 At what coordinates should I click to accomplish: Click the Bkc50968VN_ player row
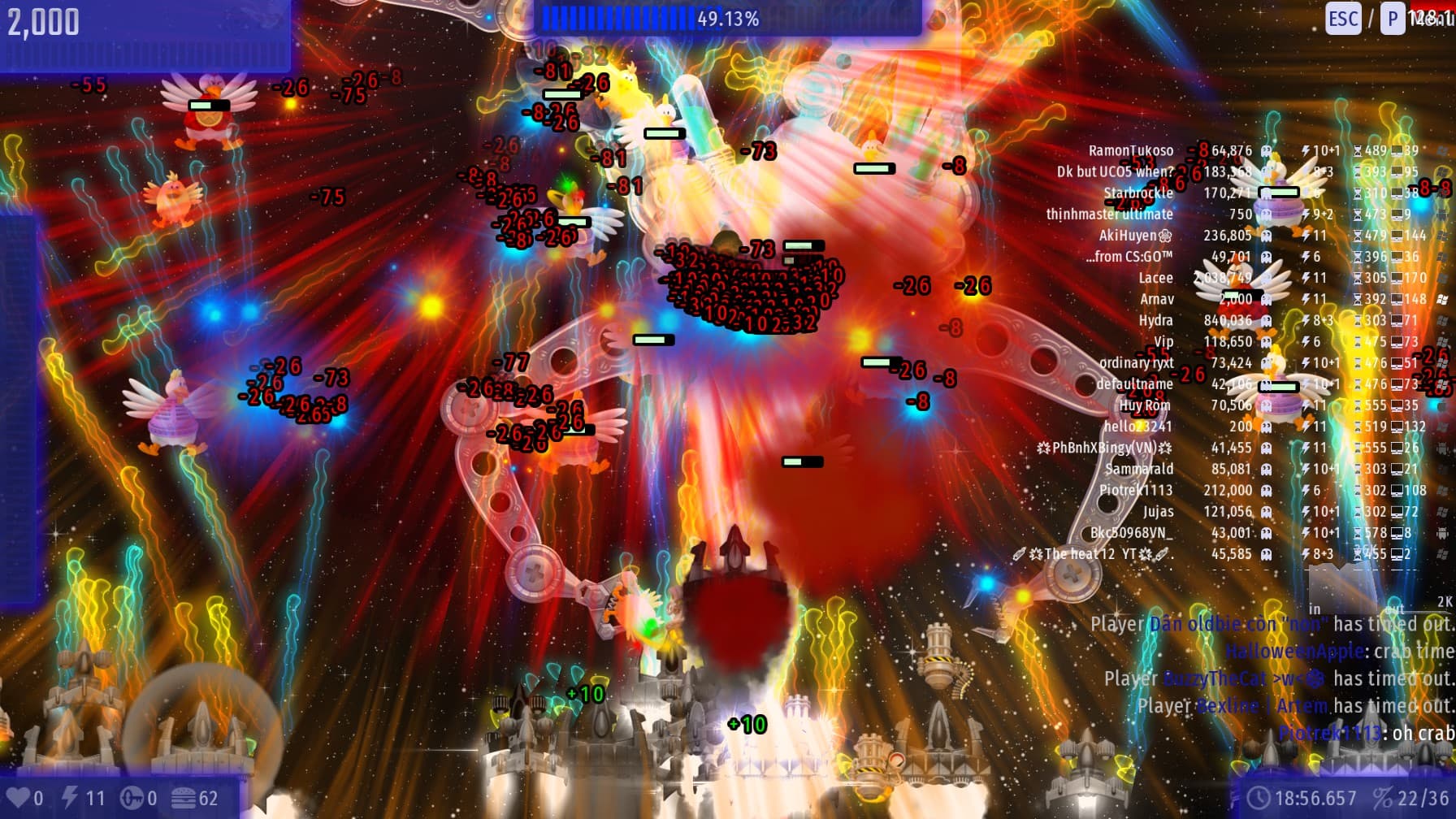(1132, 533)
